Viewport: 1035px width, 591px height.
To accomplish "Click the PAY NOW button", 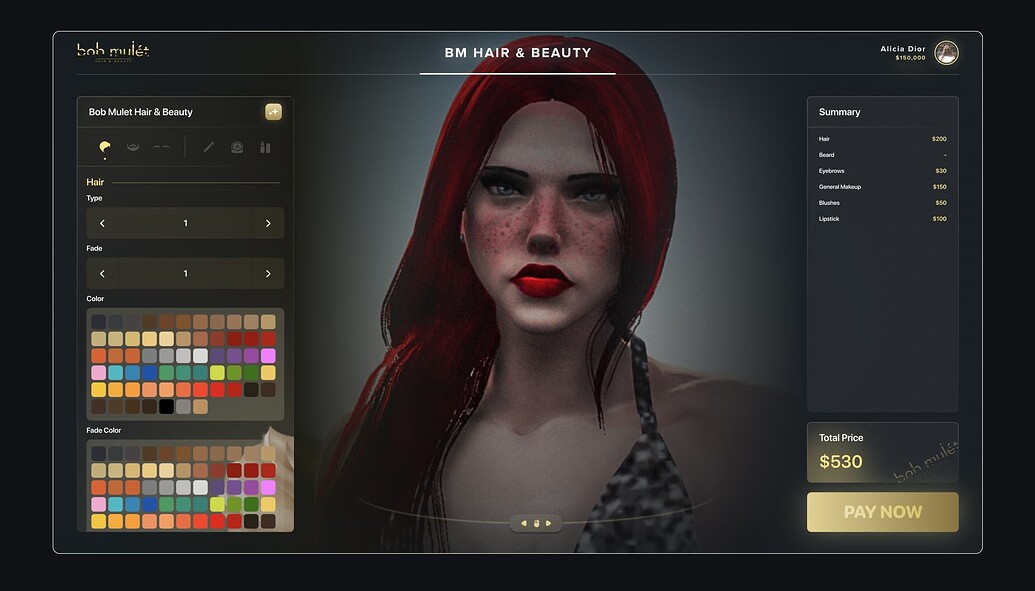I will (x=882, y=512).
